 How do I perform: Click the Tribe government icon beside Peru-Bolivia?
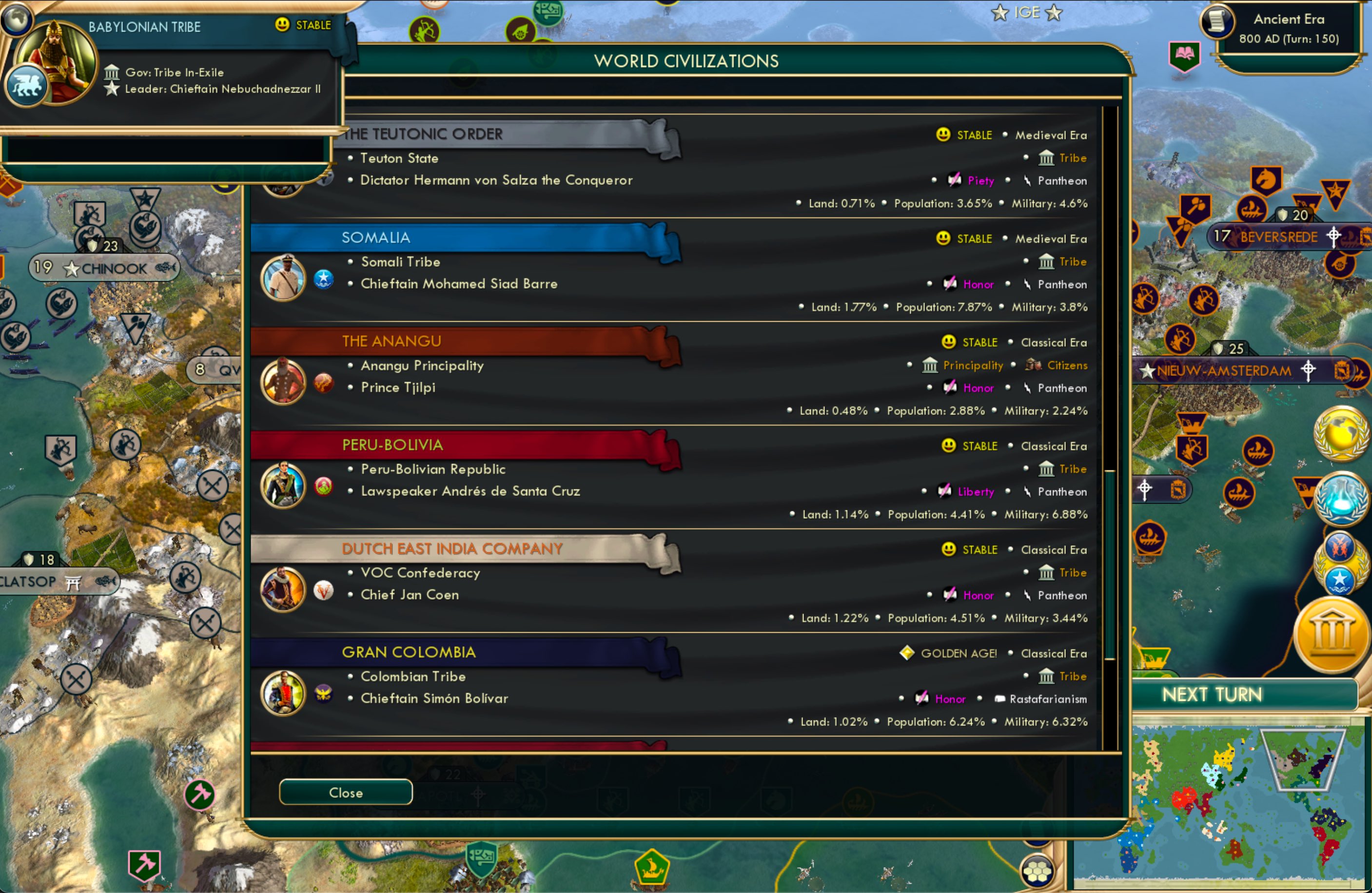pyautogui.click(x=1047, y=469)
